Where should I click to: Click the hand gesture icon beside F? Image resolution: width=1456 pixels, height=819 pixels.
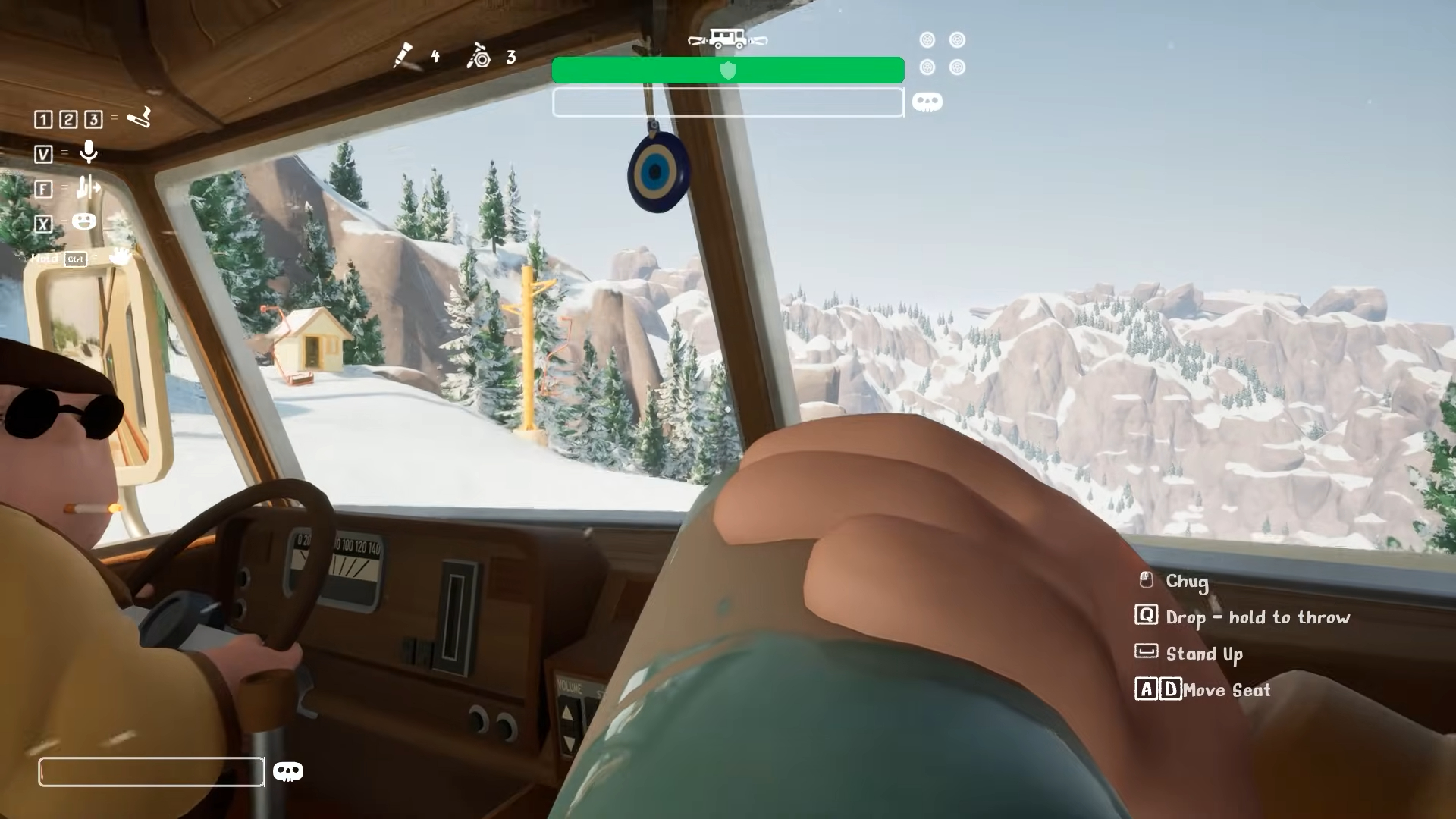pos(88,187)
